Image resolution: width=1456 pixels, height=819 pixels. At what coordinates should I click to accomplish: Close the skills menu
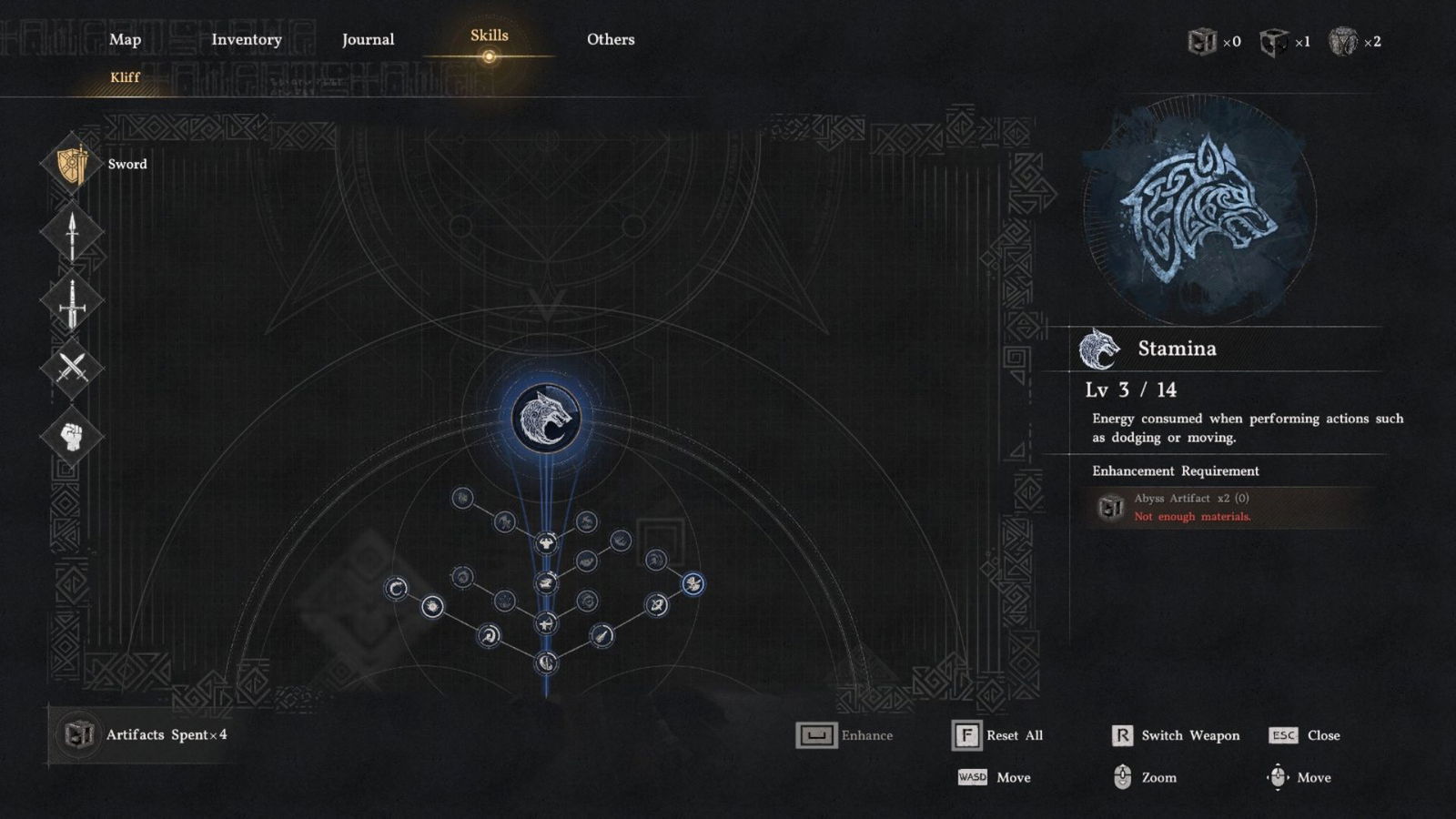(x=1304, y=735)
